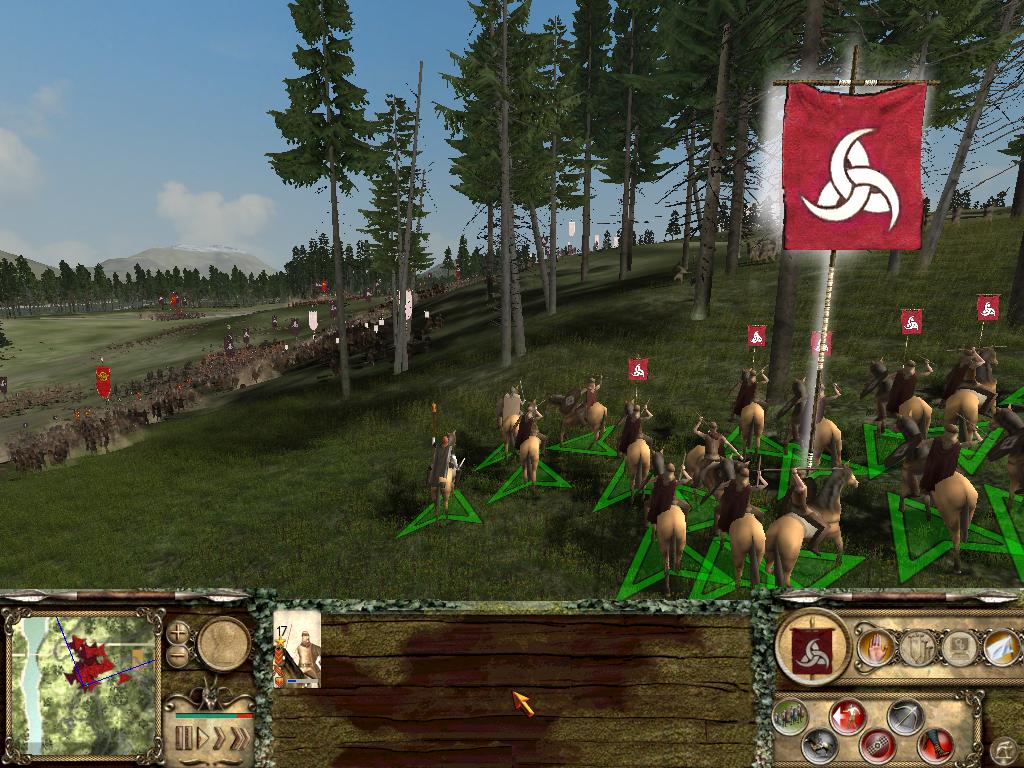Pause the battle
Screen dimensions: 1024x768
click(183, 739)
